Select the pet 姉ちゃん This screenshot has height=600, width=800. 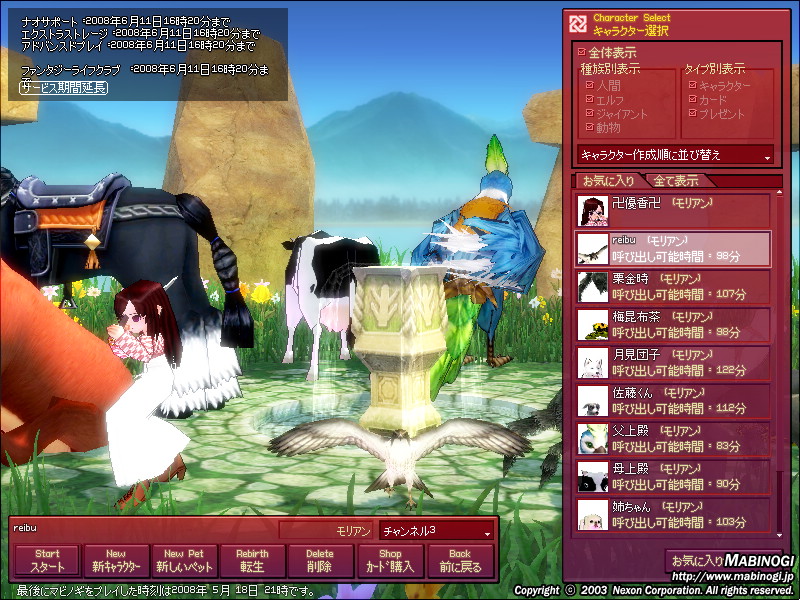(673, 515)
